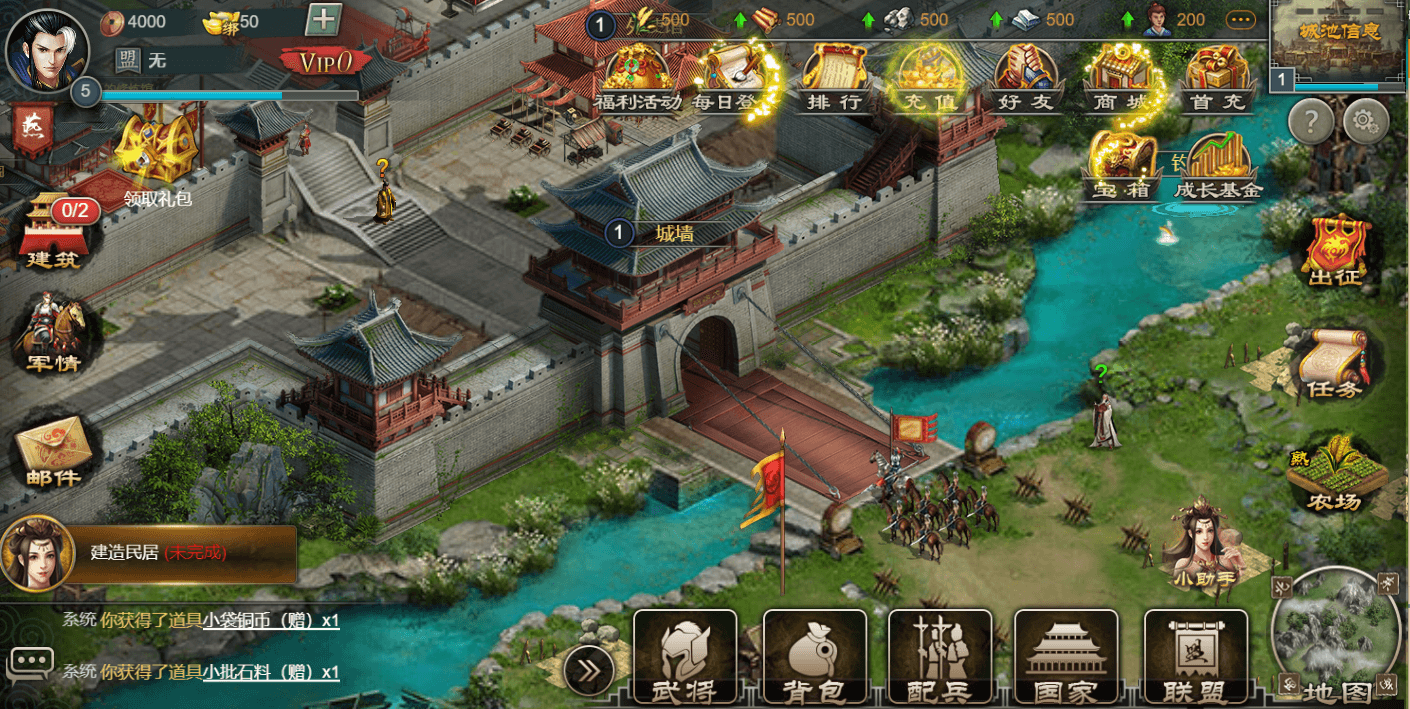The width and height of the screenshot is (1410, 709).
Task: Click the 出征 expedition icon
Action: [1335, 250]
